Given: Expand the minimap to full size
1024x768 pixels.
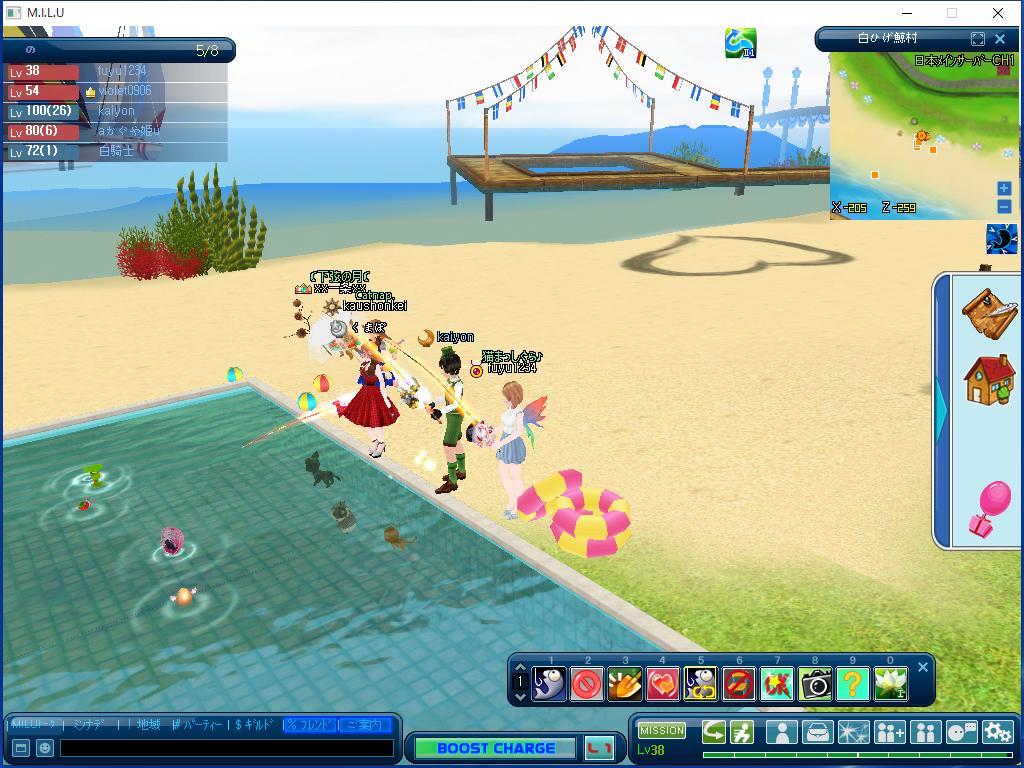Looking at the screenshot, I should (x=978, y=39).
